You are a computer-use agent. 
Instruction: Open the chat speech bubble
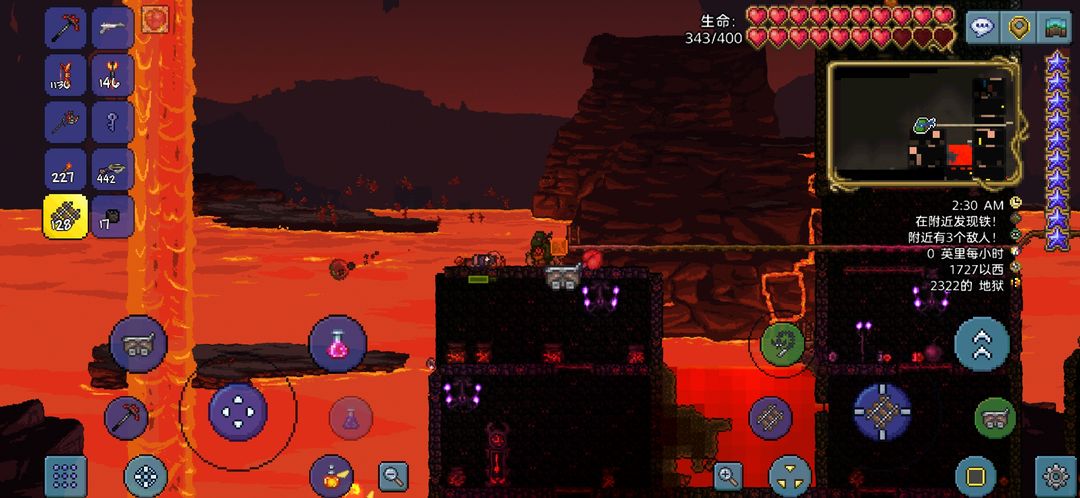tap(984, 27)
